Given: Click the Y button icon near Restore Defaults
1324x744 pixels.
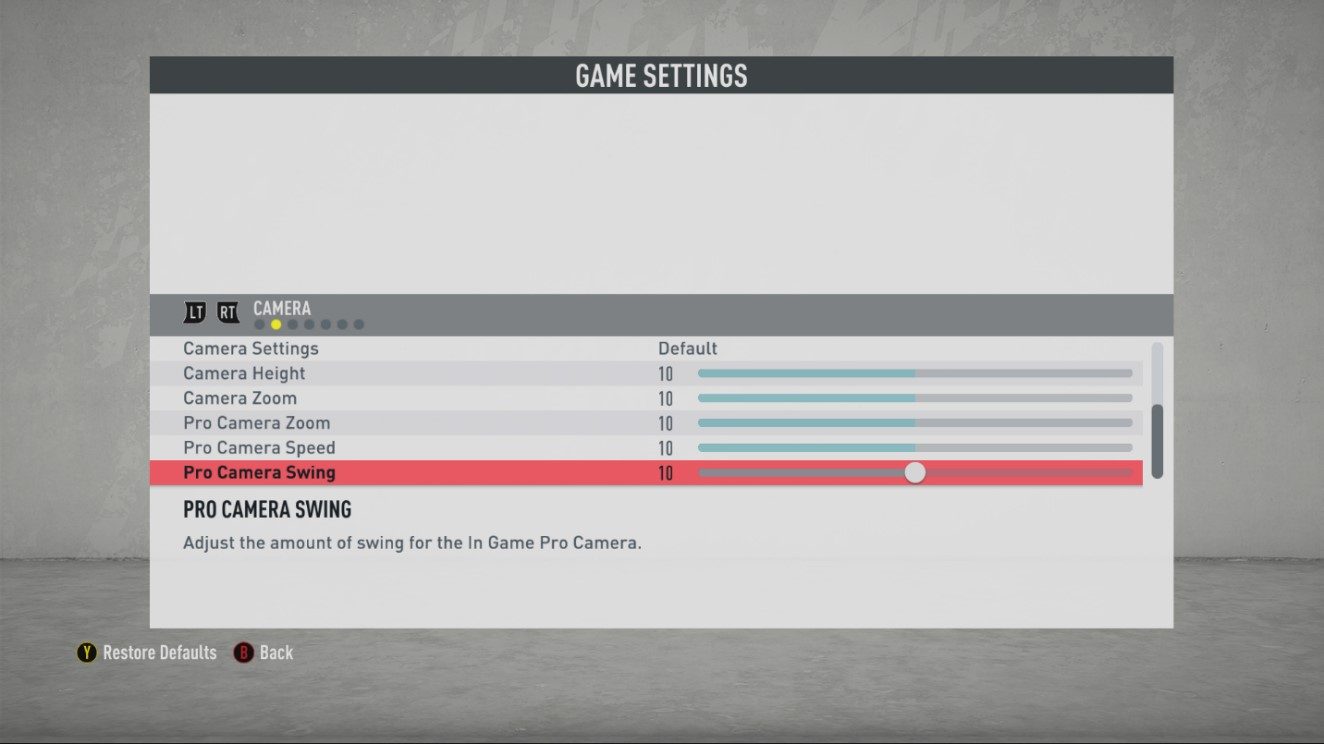Looking at the screenshot, I should click(x=85, y=653).
